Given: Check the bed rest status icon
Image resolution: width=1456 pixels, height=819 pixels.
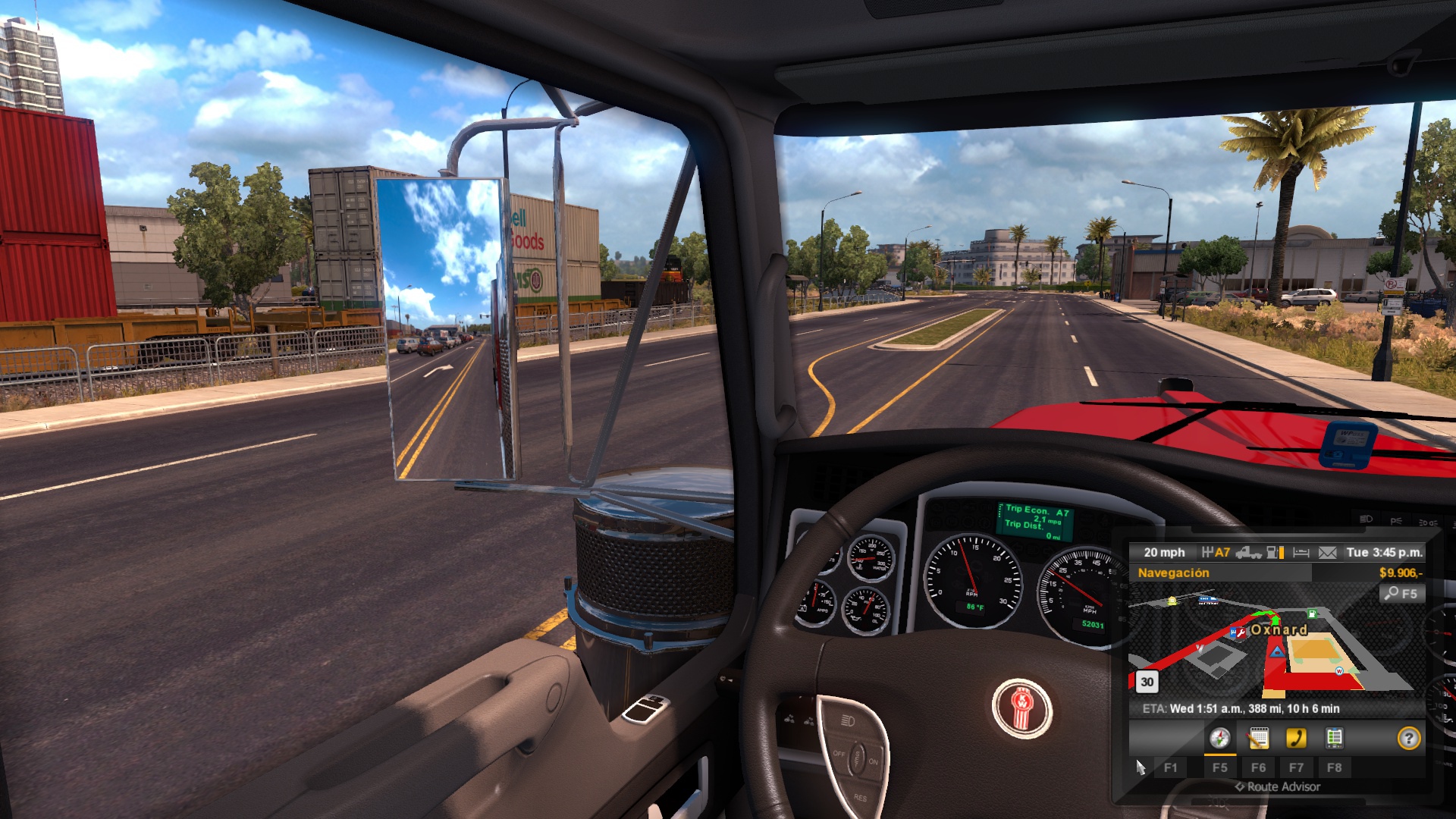Looking at the screenshot, I should 1301,553.
